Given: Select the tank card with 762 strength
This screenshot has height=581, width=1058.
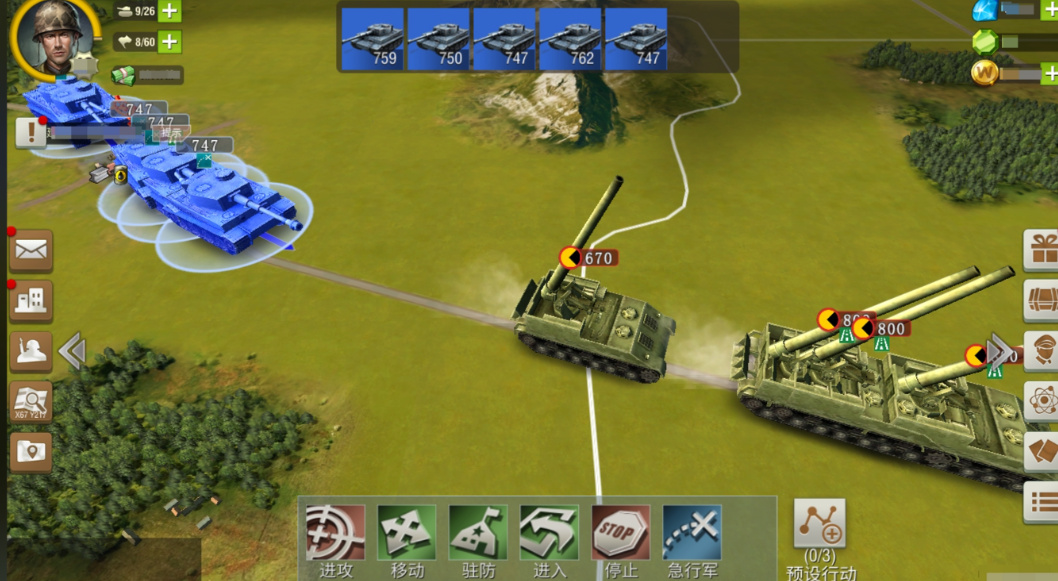Looking at the screenshot, I should tap(570, 39).
